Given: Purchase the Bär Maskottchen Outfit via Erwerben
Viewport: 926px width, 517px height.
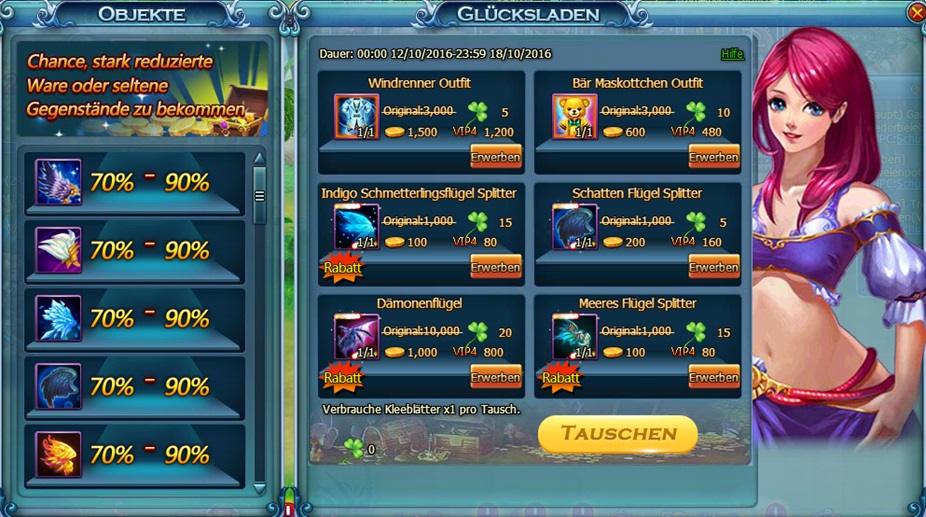Looking at the screenshot, I should pos(713,157).
